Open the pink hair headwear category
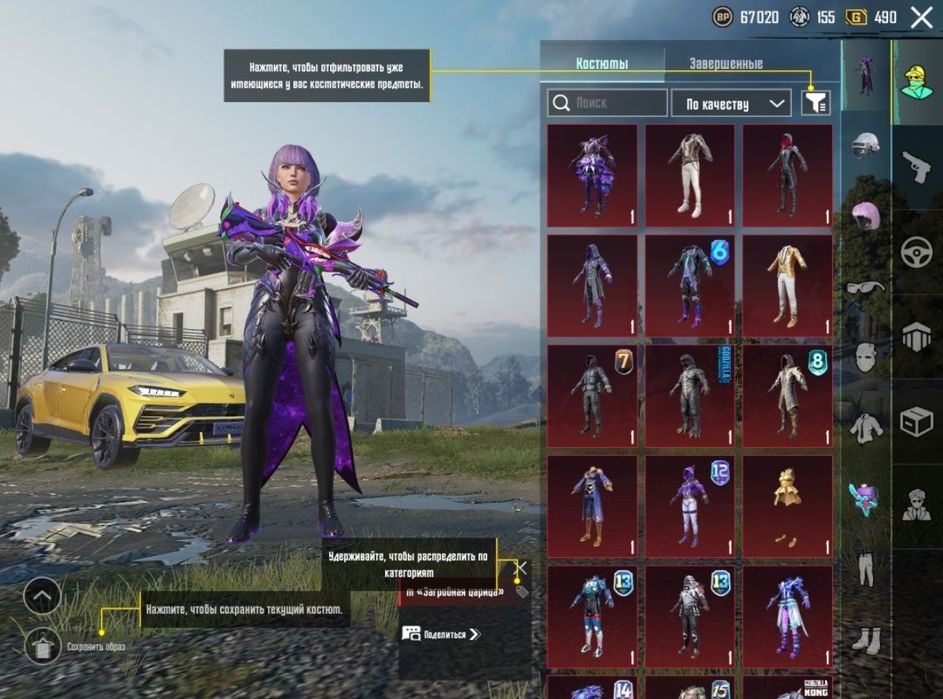This screenshot has width=943, height=699. coord(866,216)
